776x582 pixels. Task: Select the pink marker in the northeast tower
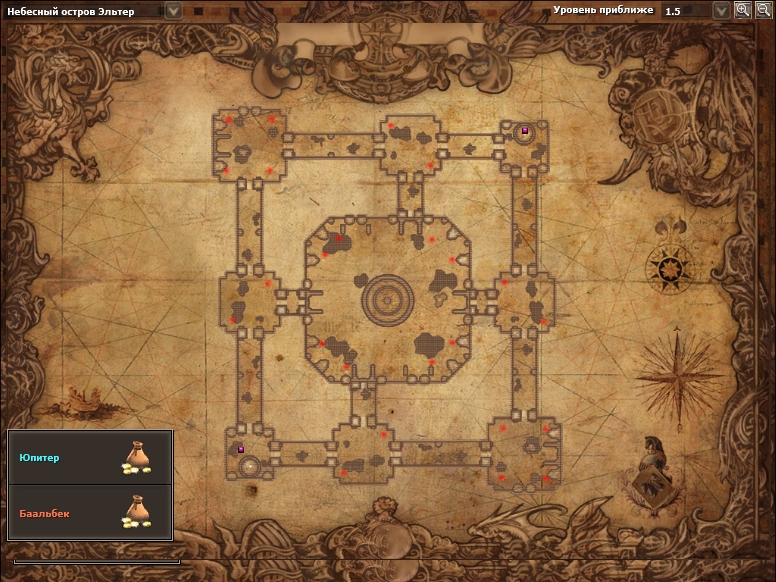click(525, 130)
